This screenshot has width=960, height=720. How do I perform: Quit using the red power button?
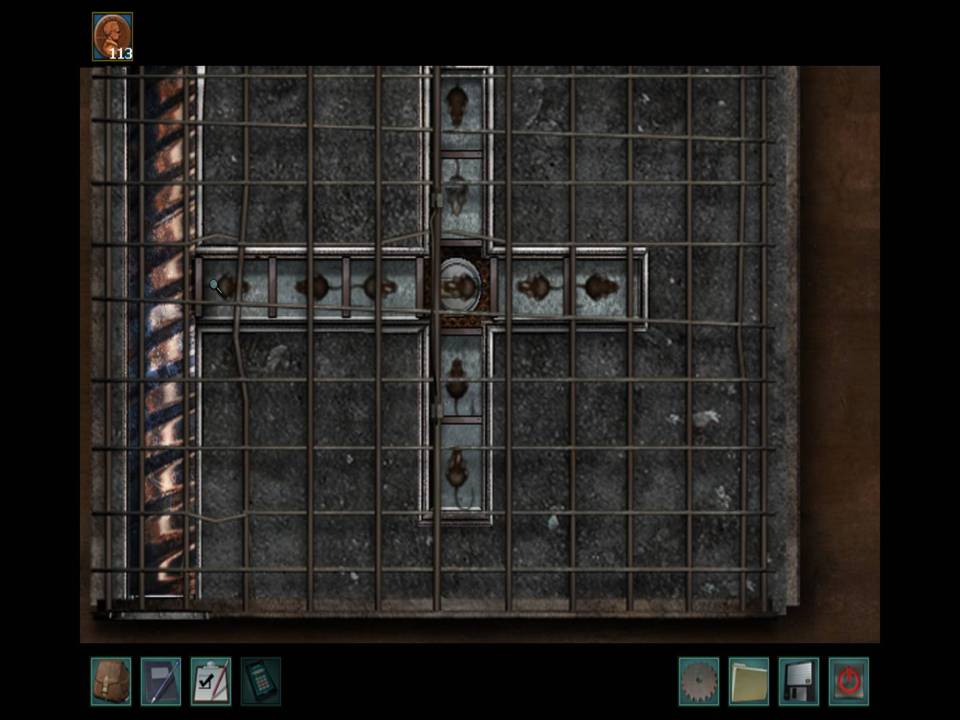(848, 681)
